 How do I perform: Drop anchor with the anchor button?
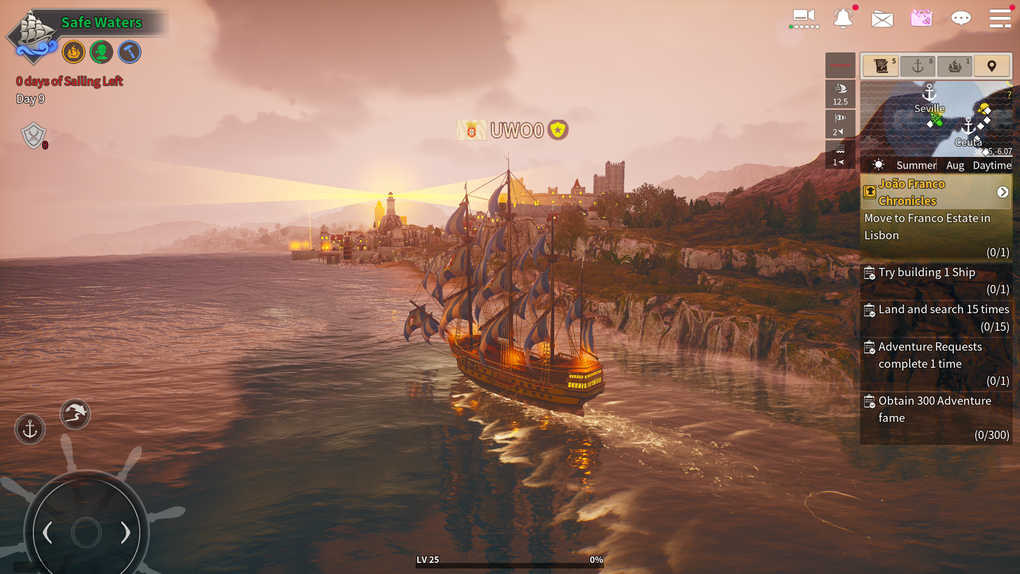coord(30,429)
